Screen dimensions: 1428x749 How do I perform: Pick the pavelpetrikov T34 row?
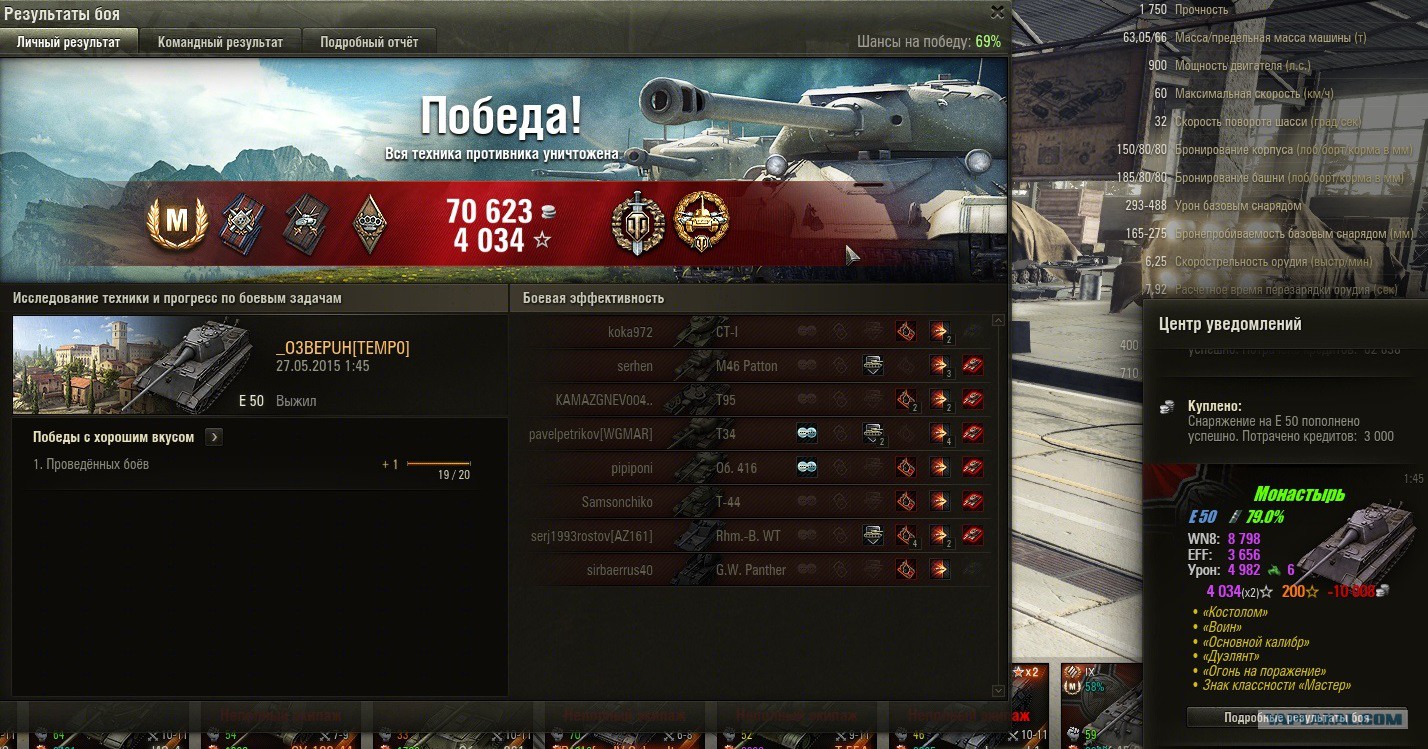tap(750, 434)
